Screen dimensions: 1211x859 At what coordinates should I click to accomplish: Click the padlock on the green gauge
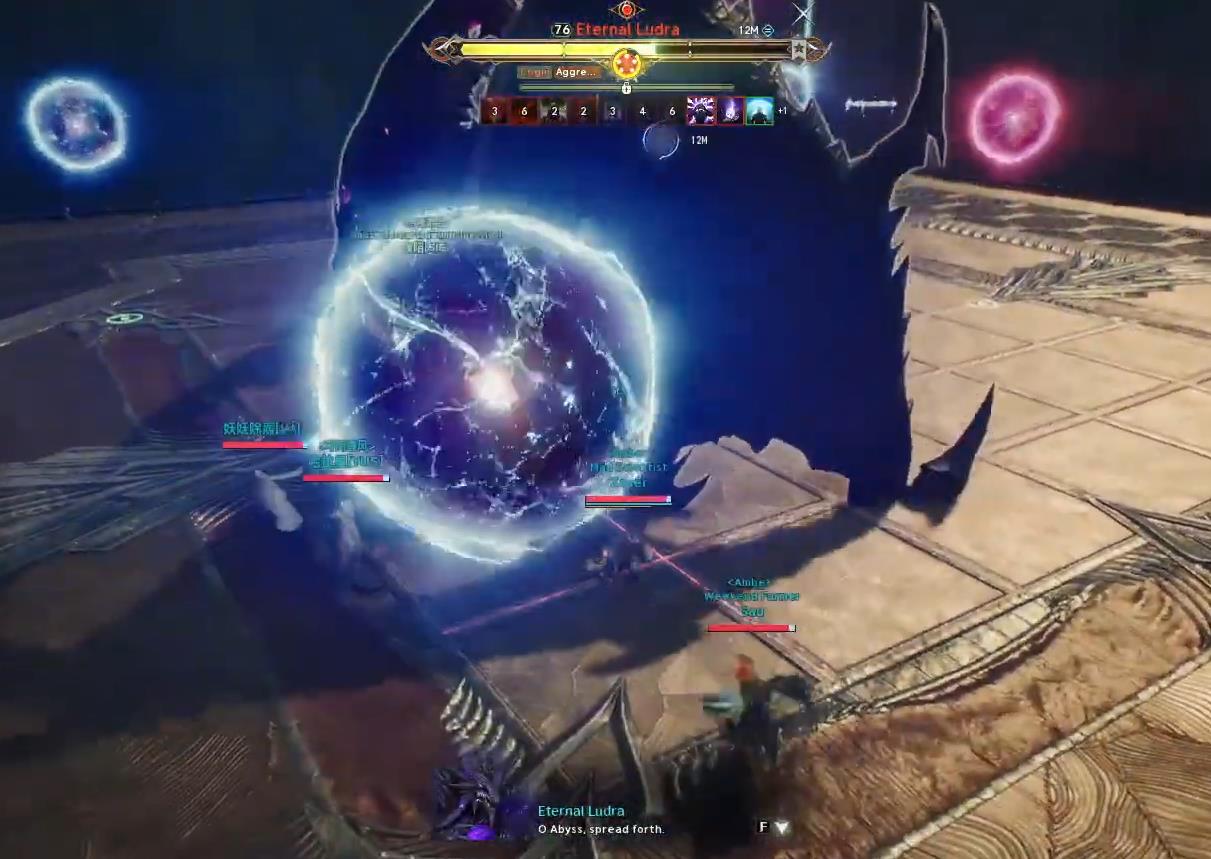tap(626, 88)
